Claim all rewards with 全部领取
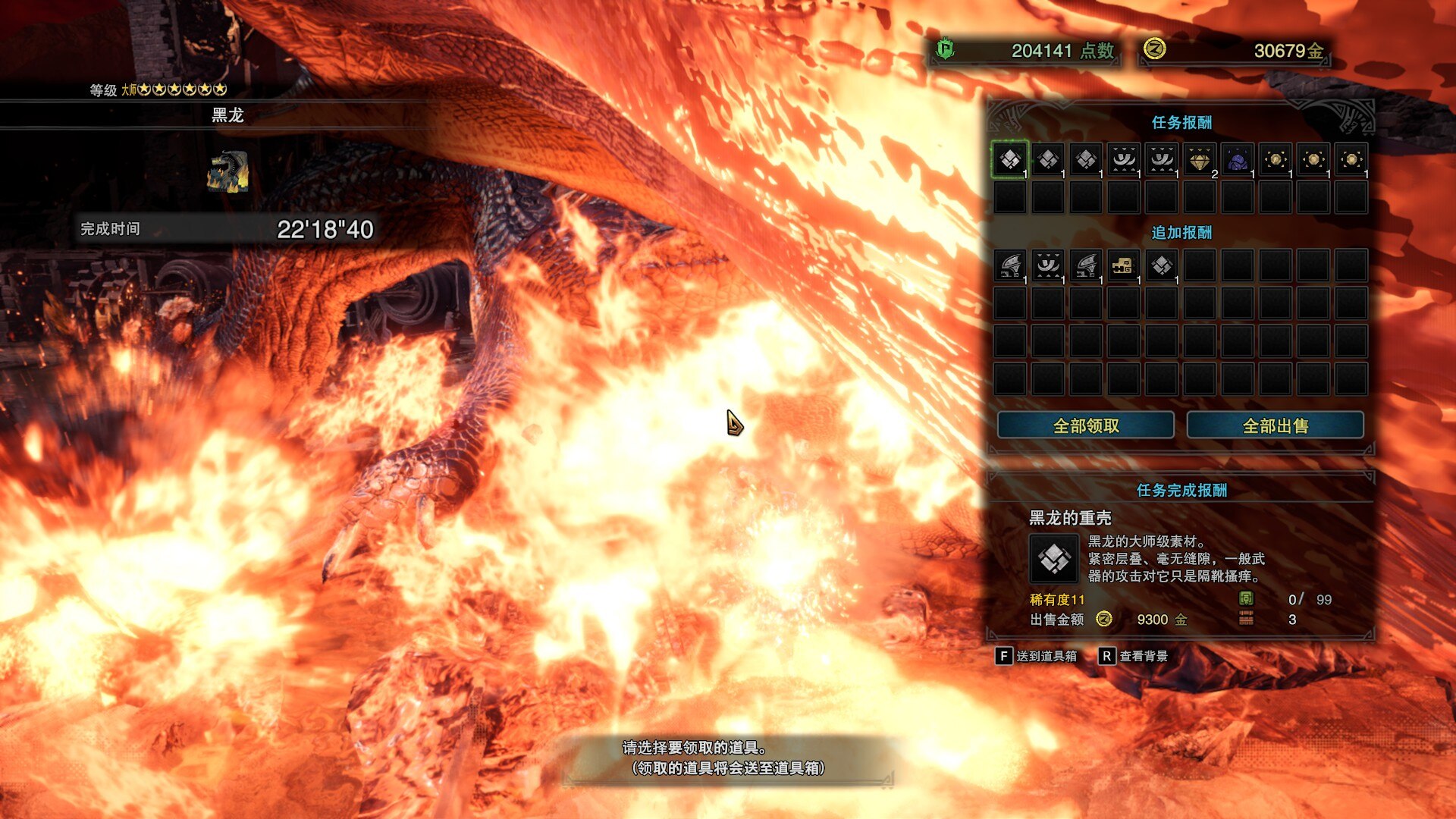The height and width of the screenshot is (819, 1456). click(x=1085, y=425)
